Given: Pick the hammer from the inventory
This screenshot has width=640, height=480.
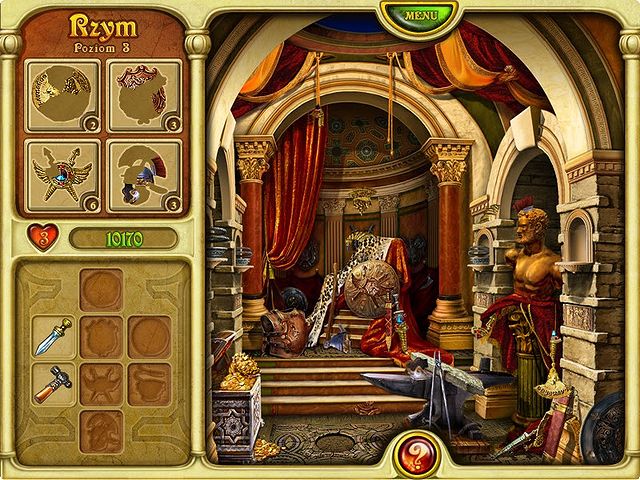Looking at the screenshot, I should (x=54, y=383).
